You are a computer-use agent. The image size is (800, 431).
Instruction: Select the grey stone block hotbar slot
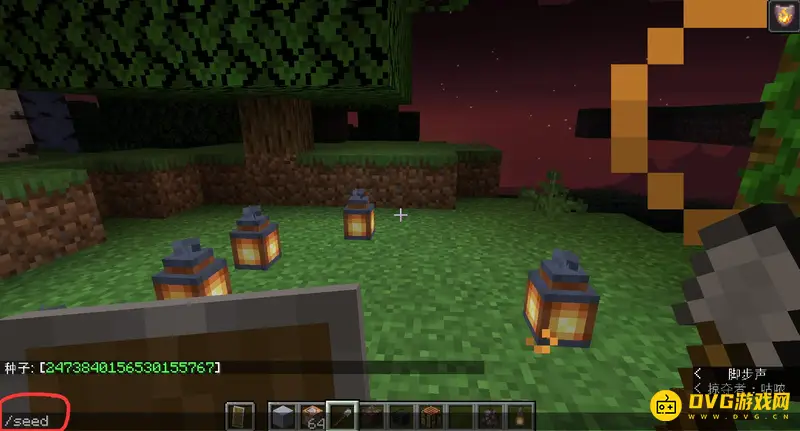coord(280,416)
